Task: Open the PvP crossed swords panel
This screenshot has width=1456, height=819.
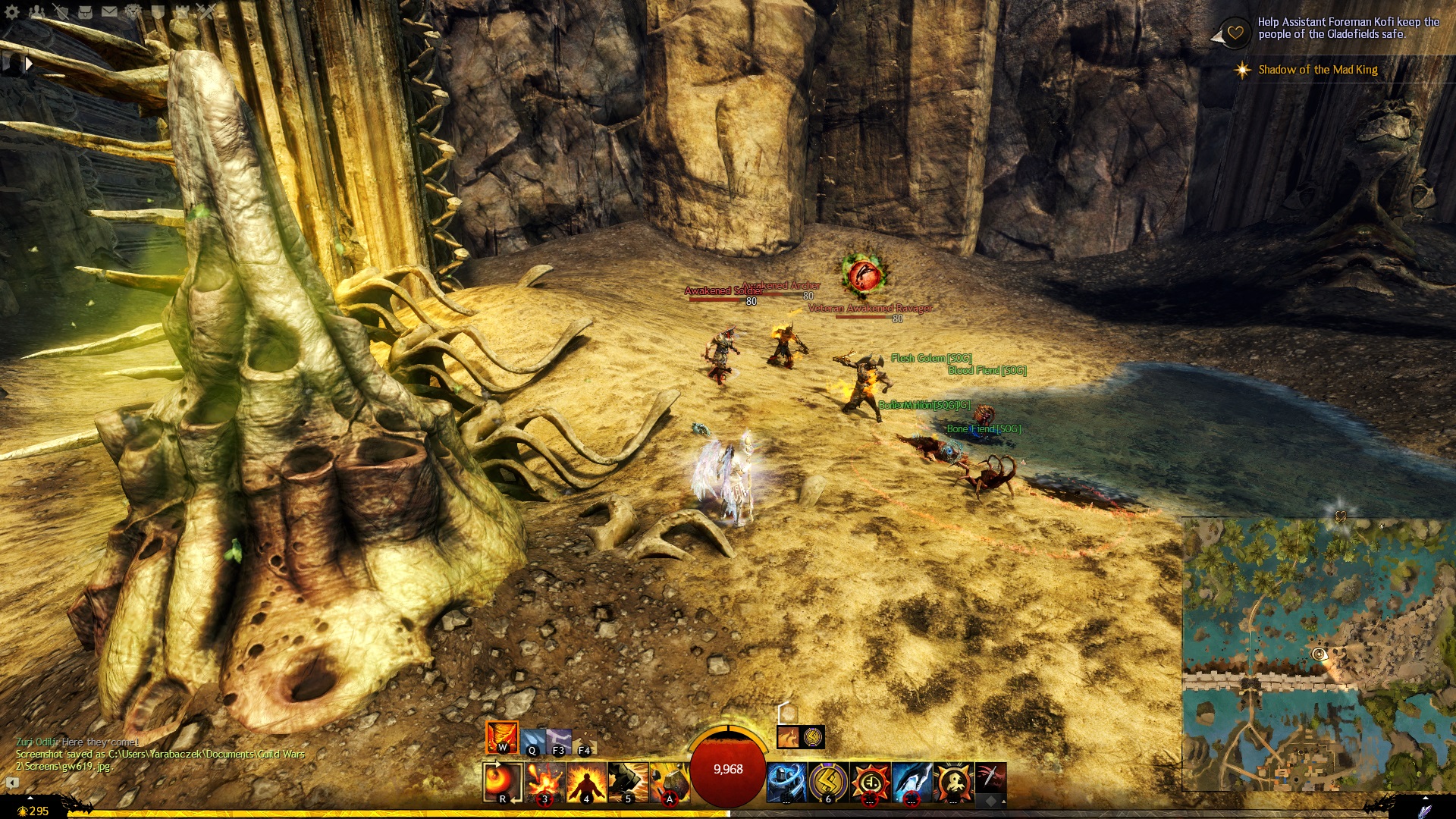Action: (x=206, y=11)
